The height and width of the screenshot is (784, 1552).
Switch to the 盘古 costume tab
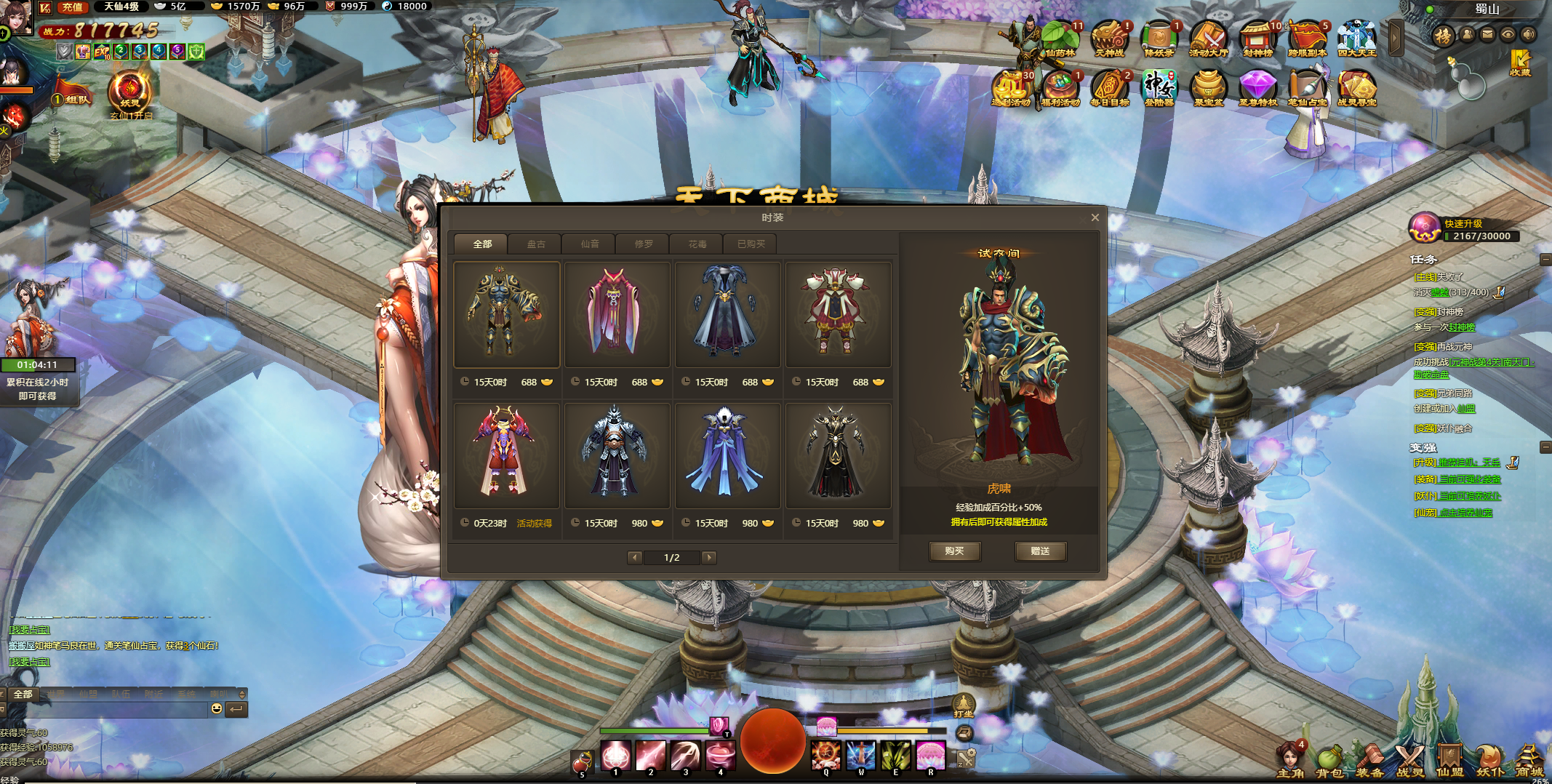(535, 244)
